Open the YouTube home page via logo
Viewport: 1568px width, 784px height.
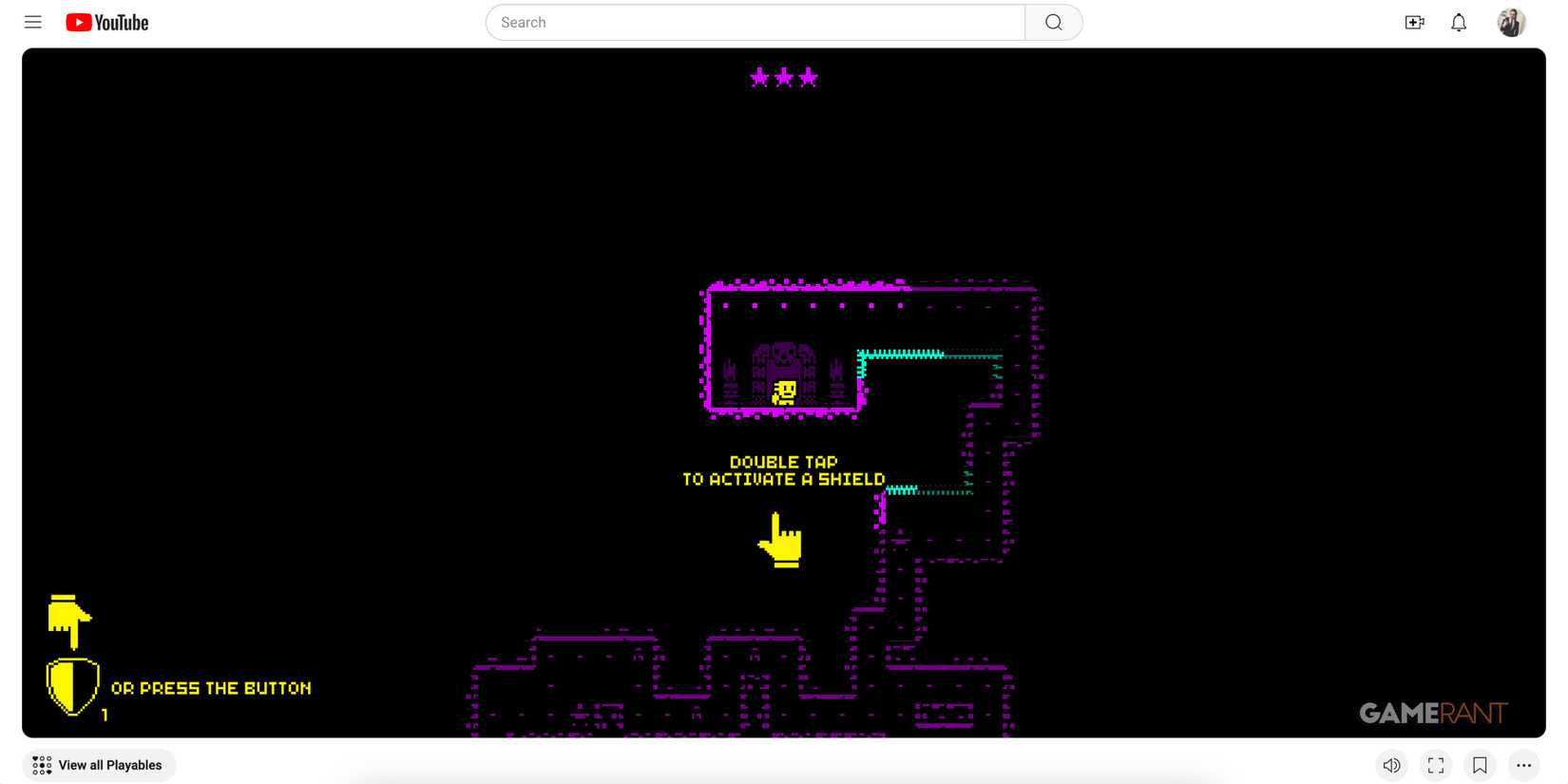pos(105,21)
